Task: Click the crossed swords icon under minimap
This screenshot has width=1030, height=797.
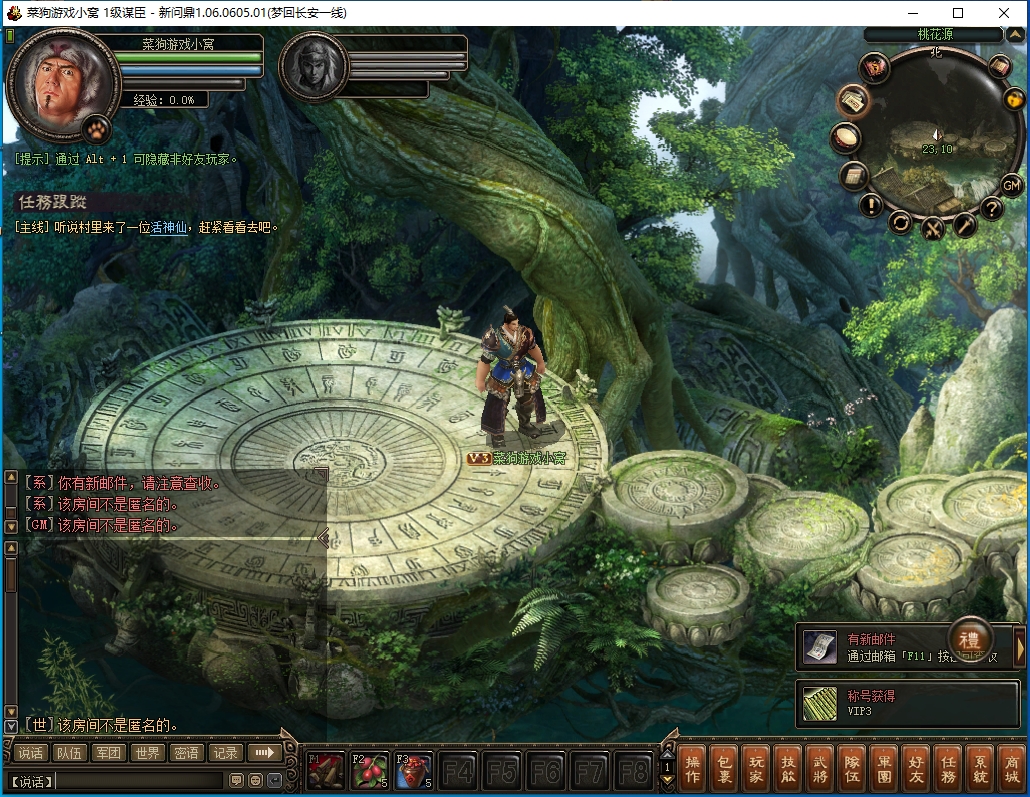Action: [x=932, y=229]
